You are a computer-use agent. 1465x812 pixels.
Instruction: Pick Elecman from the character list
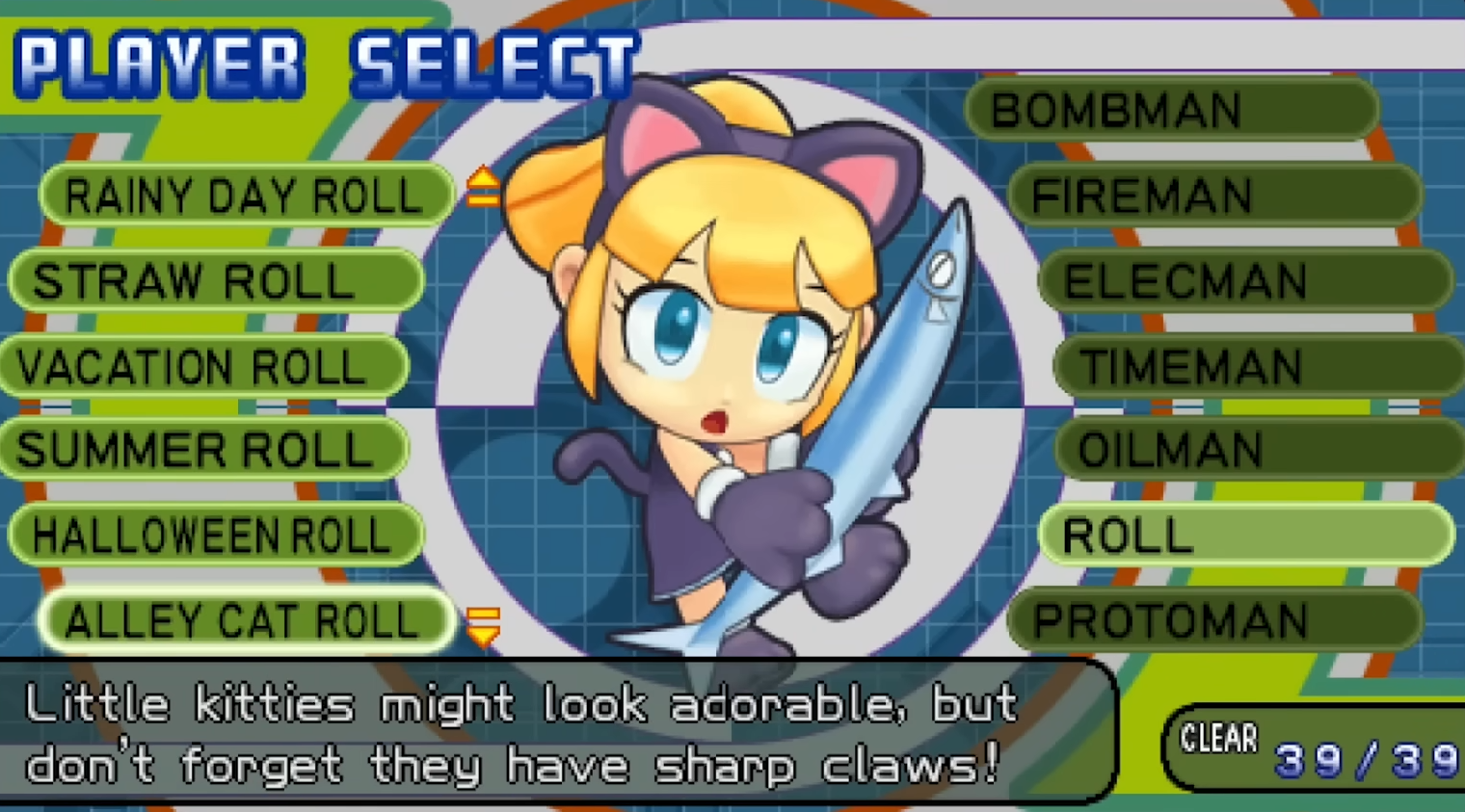point(1245,281)
